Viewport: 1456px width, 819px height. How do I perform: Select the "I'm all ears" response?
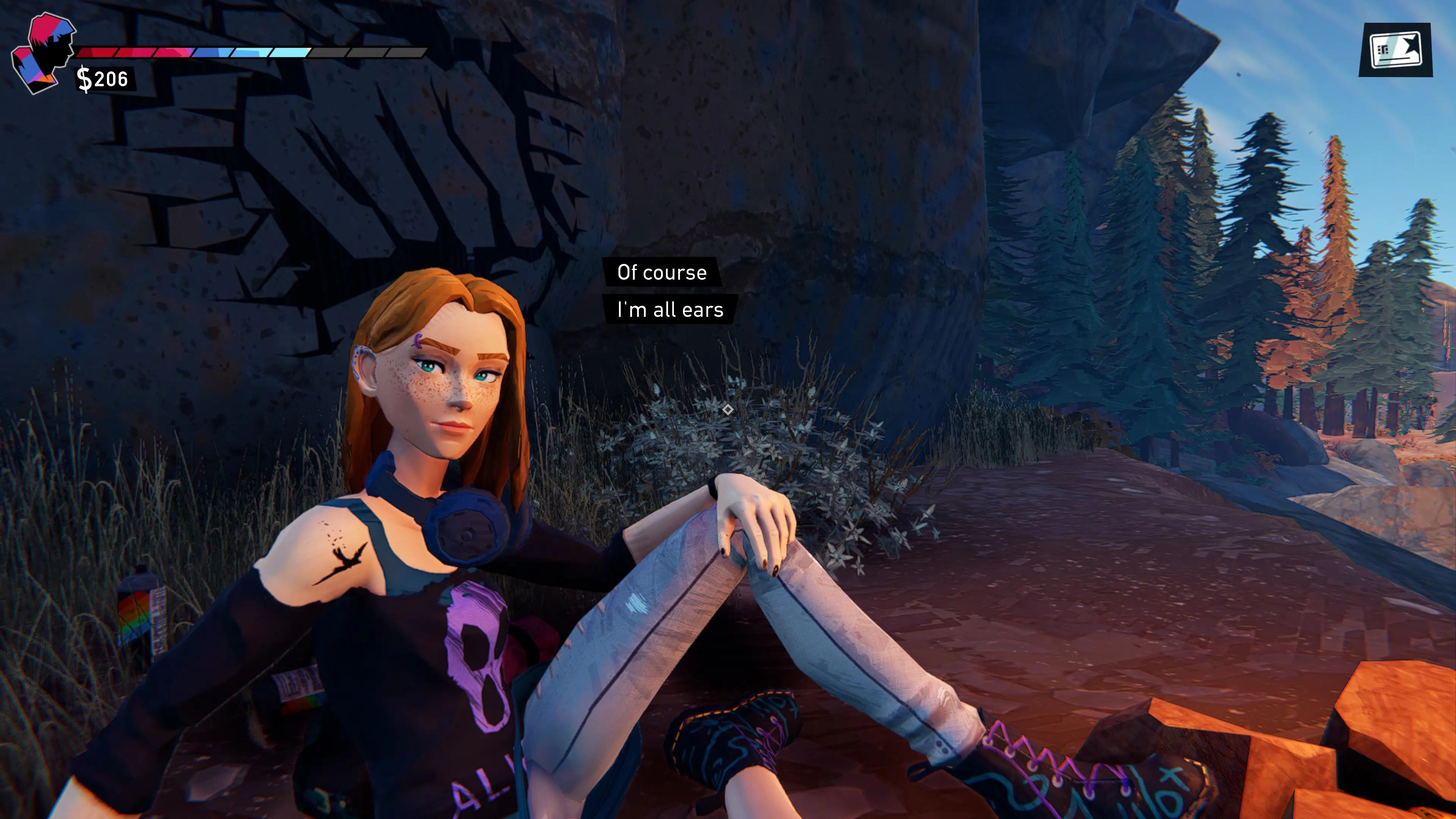[x=670, y=310]
